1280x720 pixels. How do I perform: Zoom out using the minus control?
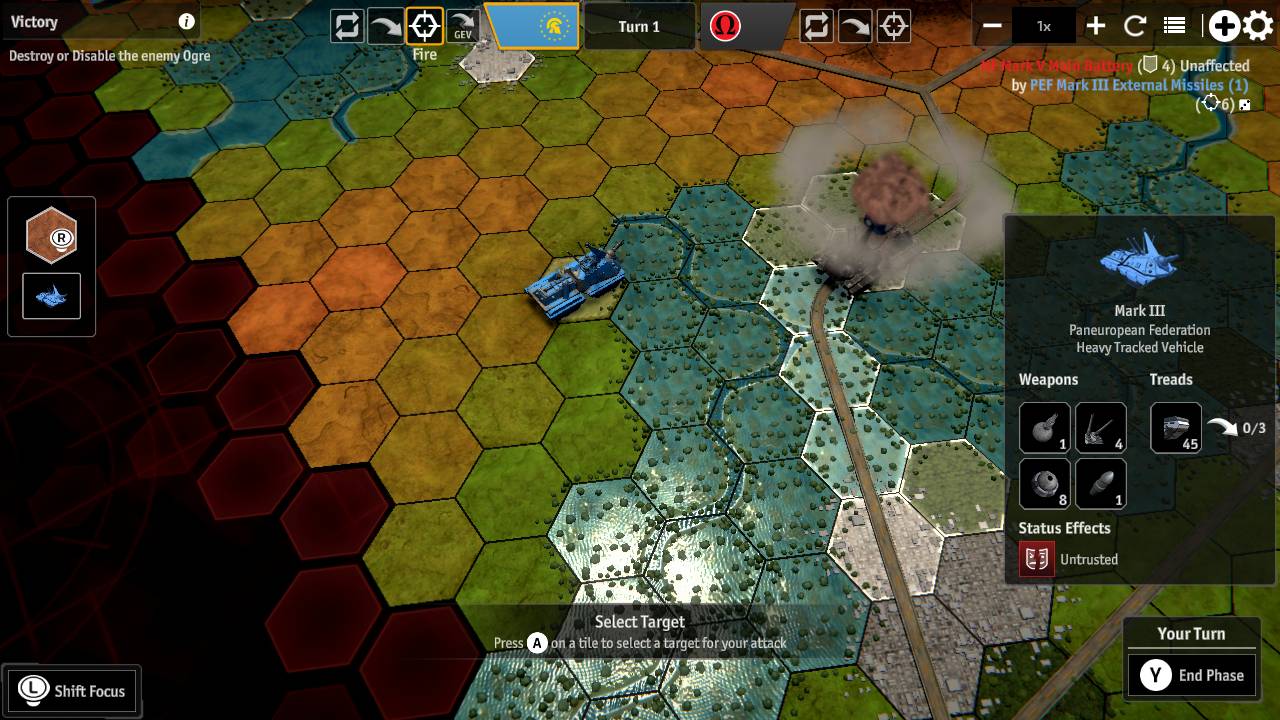click(993, 25)
